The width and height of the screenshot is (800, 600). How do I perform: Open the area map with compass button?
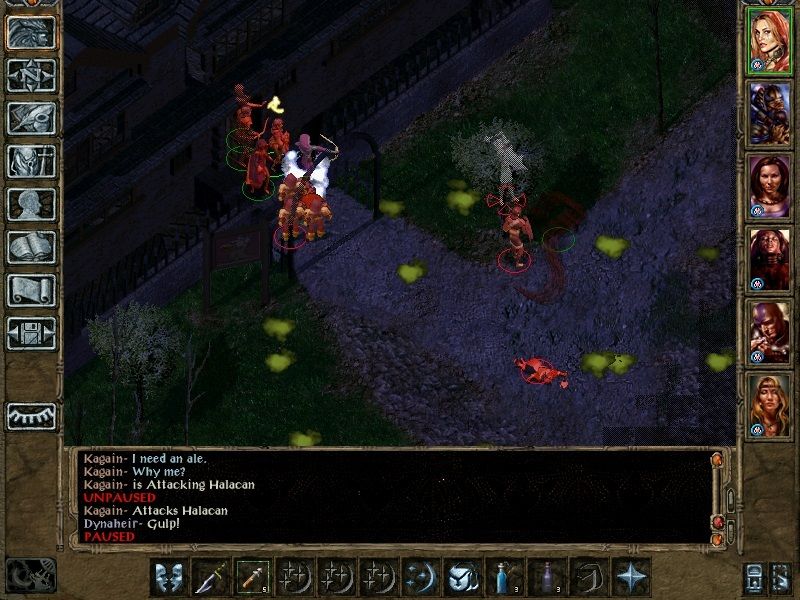pos(31,75)
